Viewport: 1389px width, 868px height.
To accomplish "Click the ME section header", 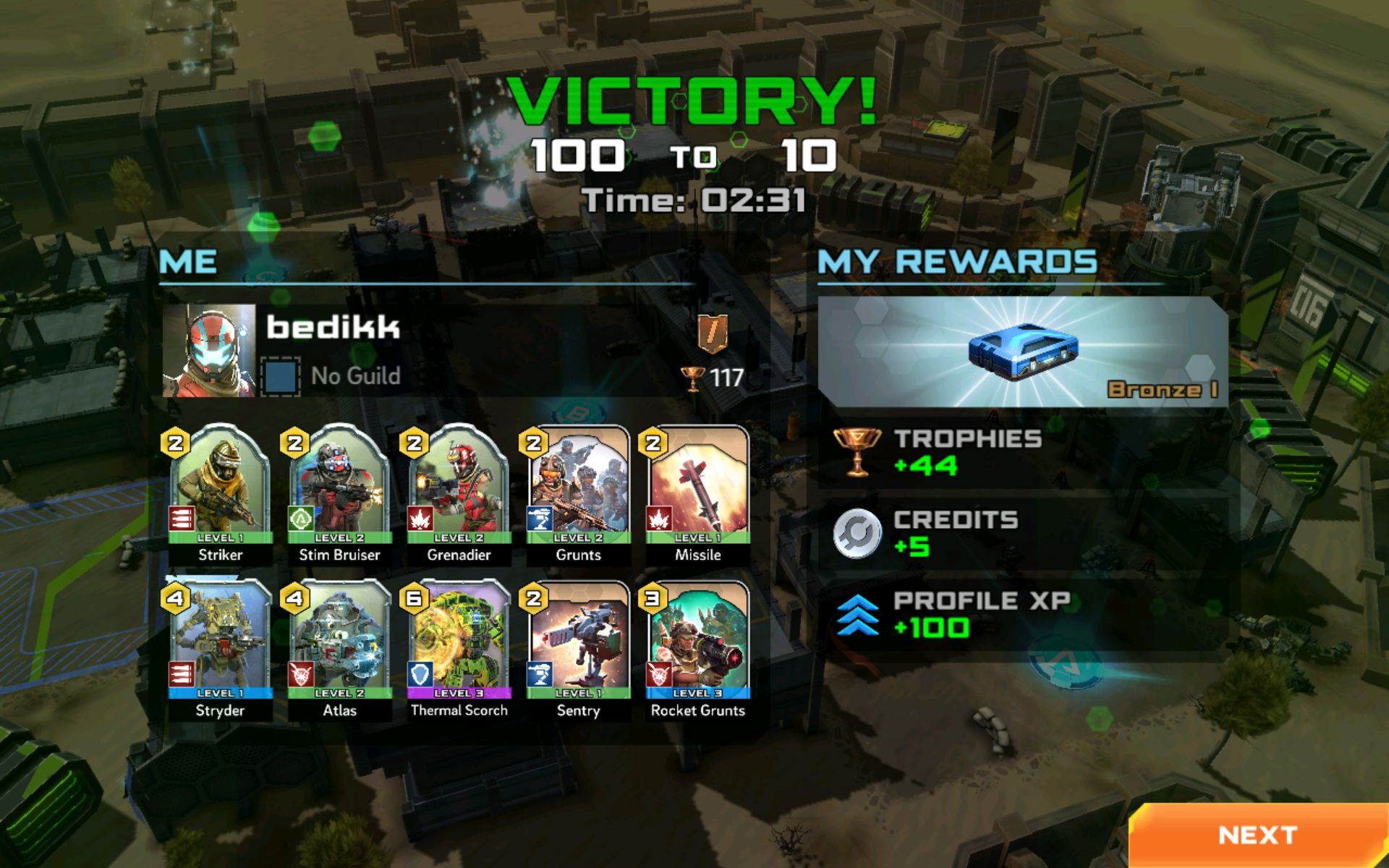I will click(190, 263).
